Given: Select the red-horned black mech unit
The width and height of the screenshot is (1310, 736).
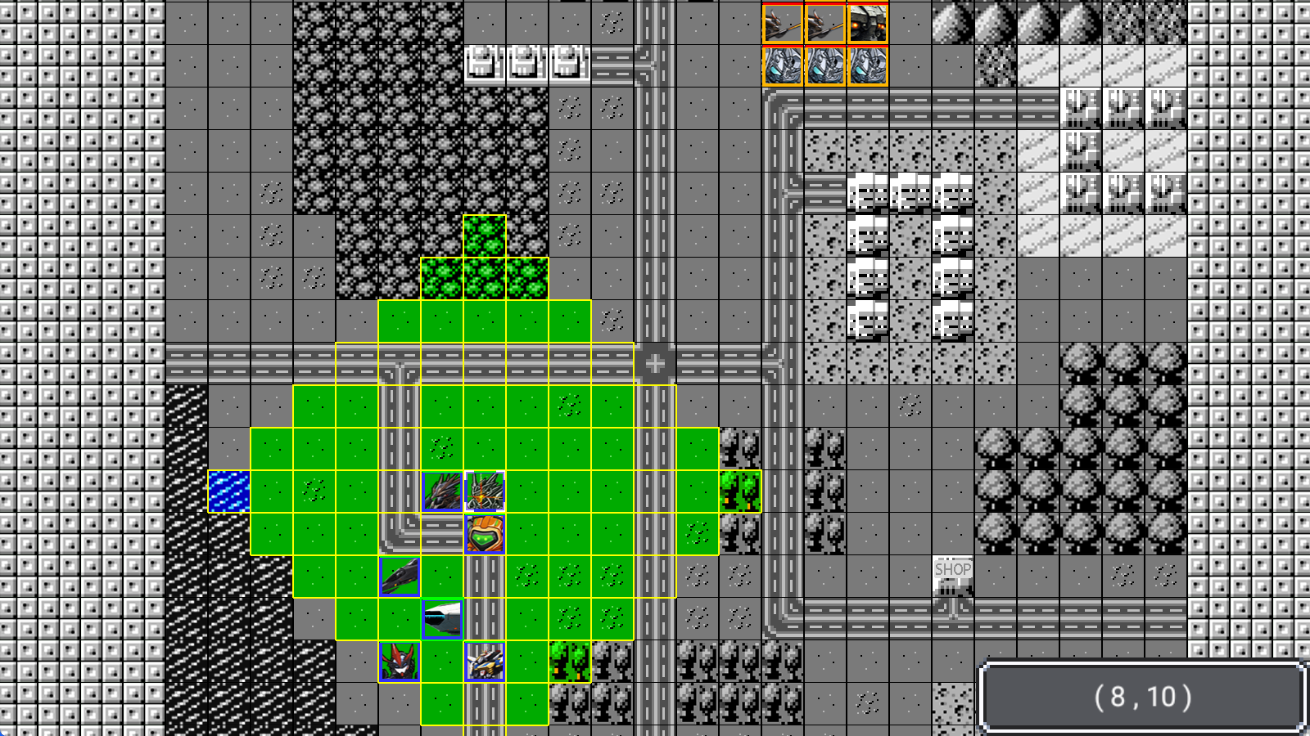Looking at the screenshot, I should coord(399,662).
